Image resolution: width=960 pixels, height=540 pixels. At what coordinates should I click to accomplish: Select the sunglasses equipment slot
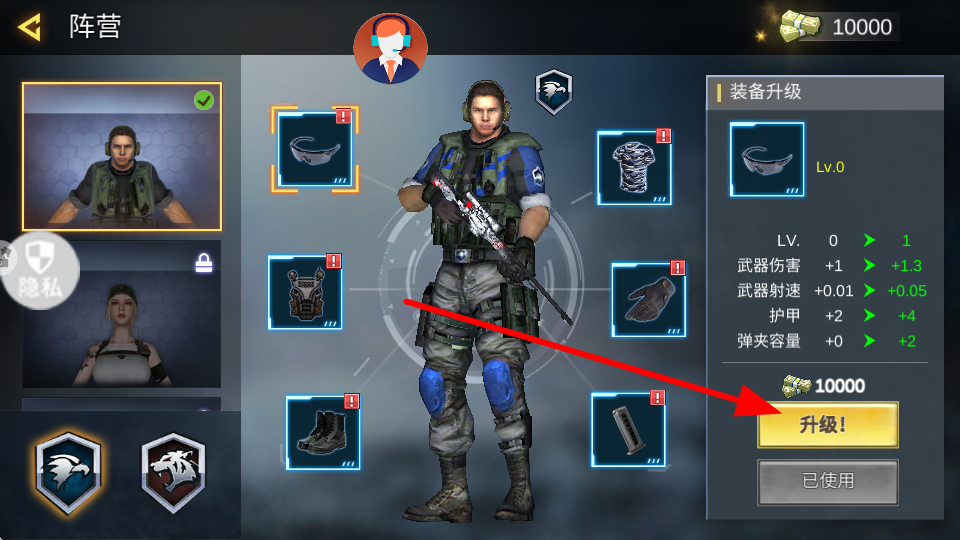click(314, 149)
